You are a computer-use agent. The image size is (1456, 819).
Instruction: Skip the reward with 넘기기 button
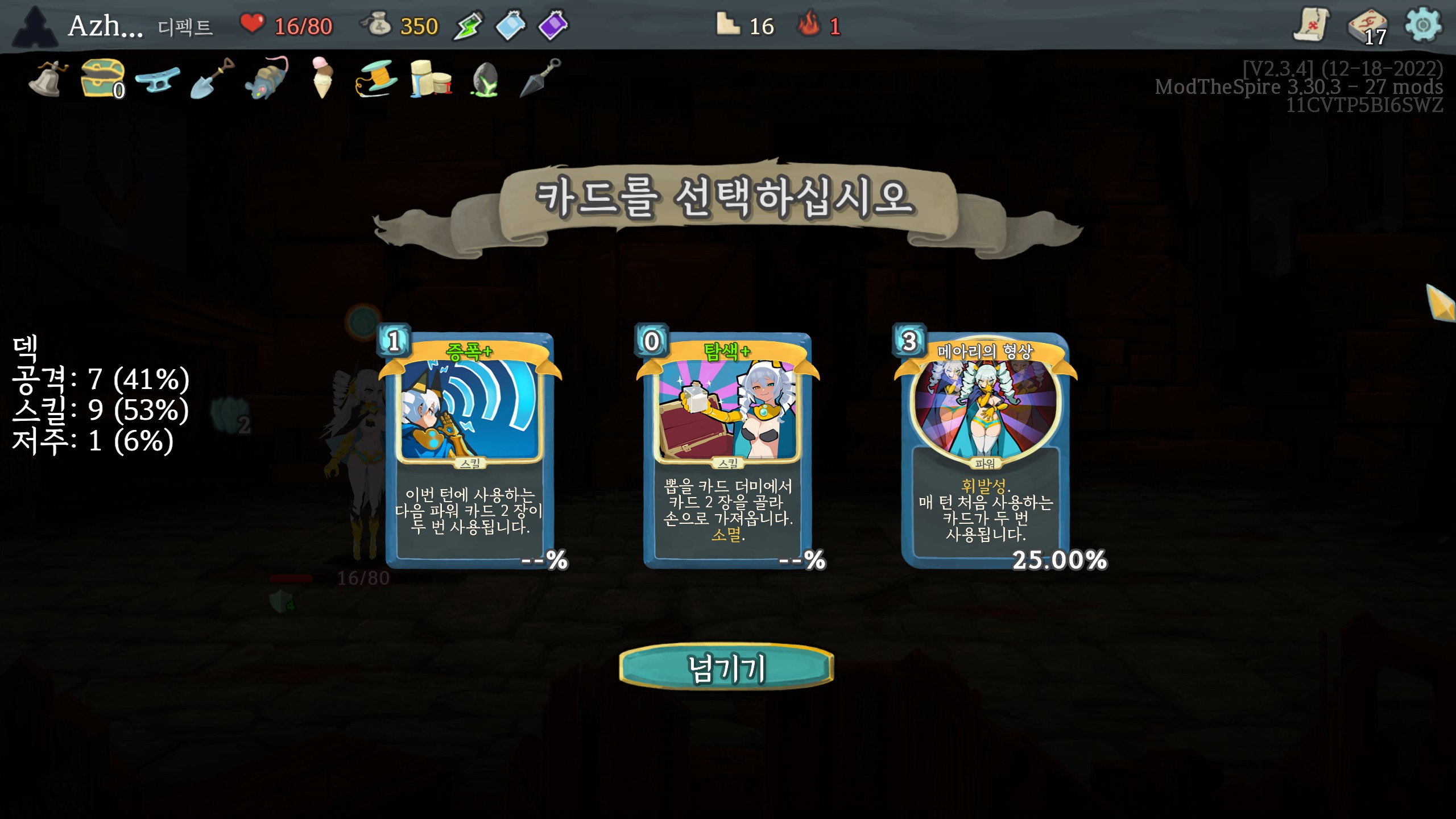click(x=726, y=668)
